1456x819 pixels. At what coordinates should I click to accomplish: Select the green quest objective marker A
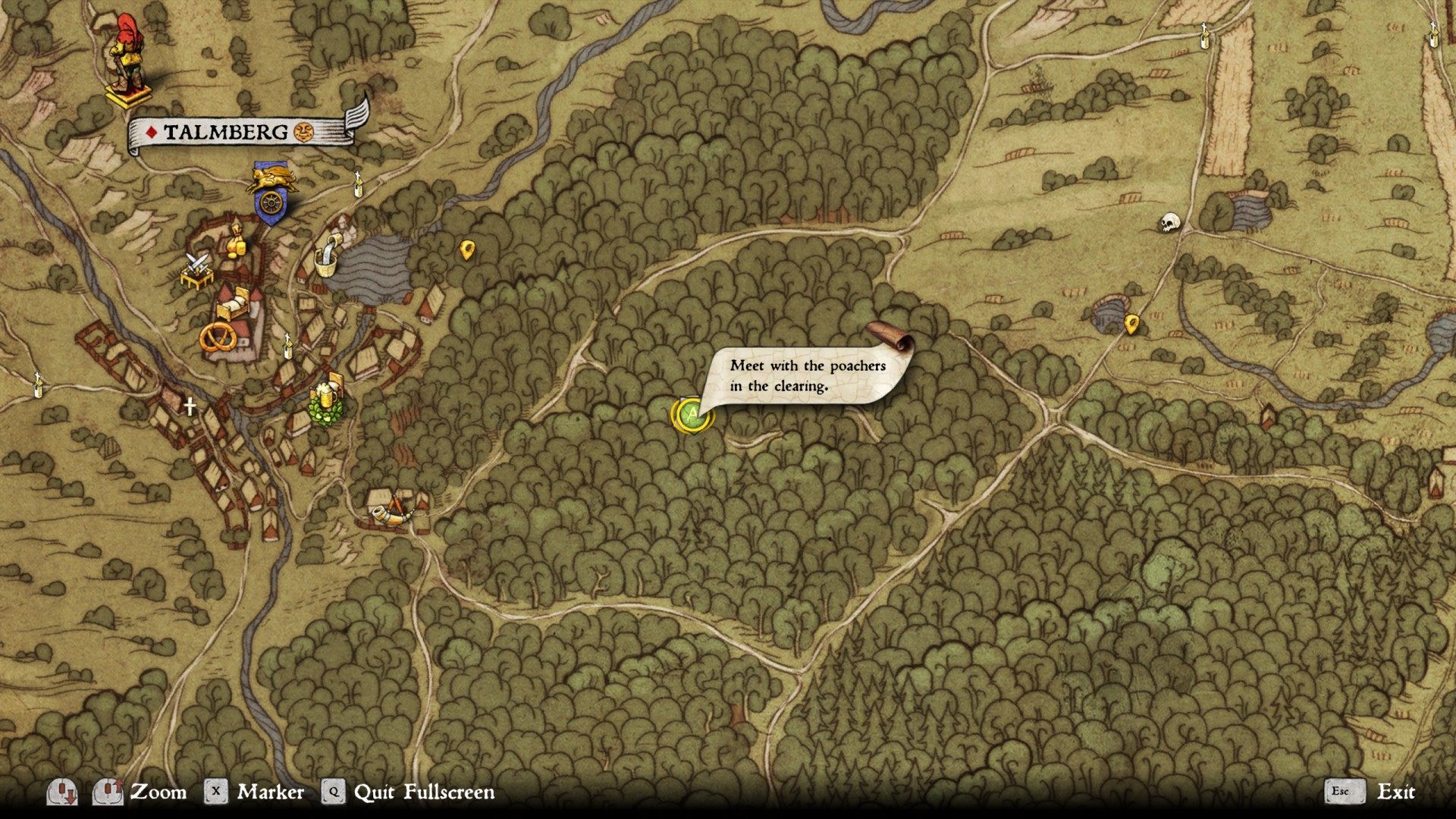click(691, 414)
